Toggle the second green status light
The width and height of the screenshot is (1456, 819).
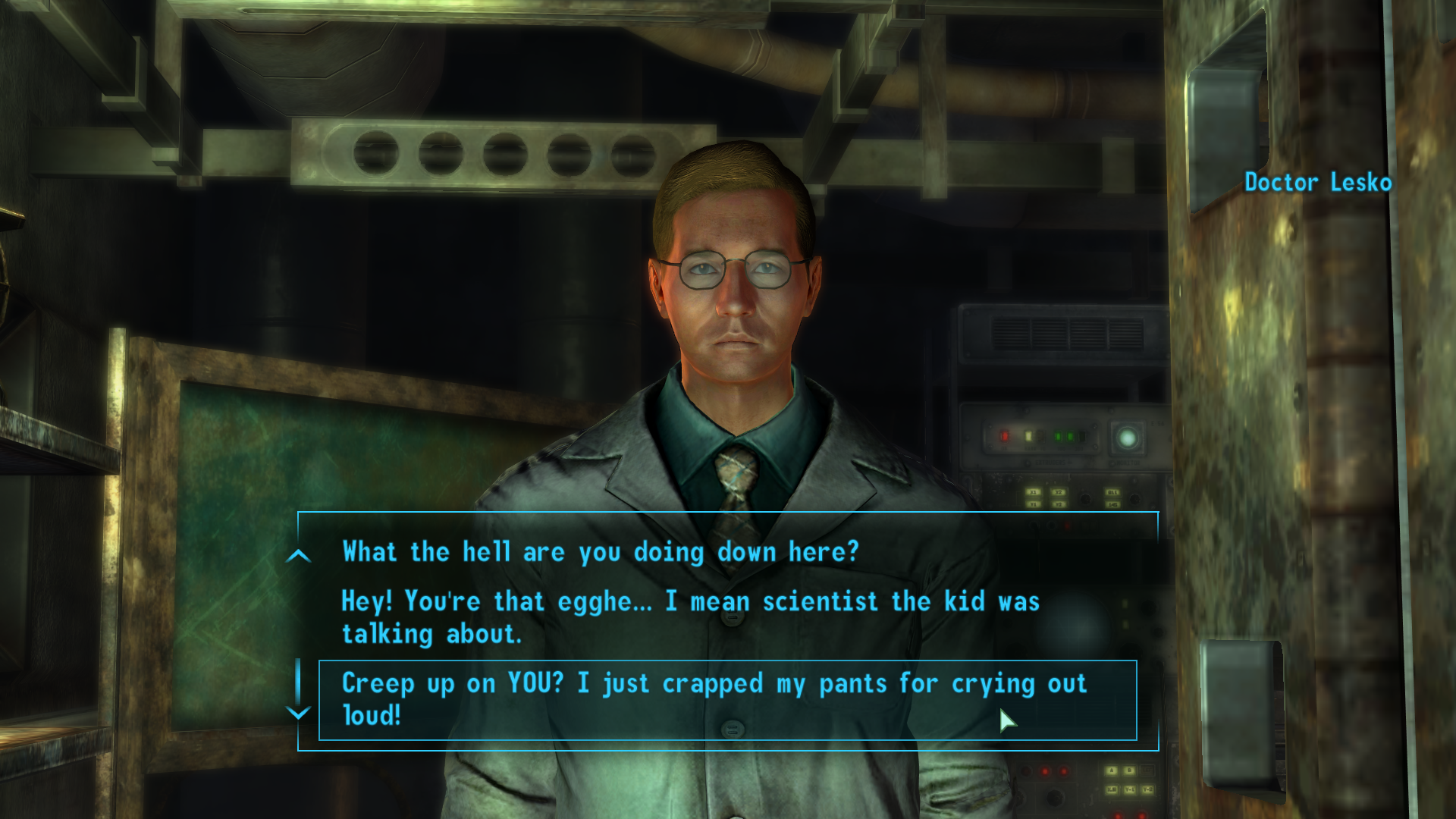(x=1070, y=436)
